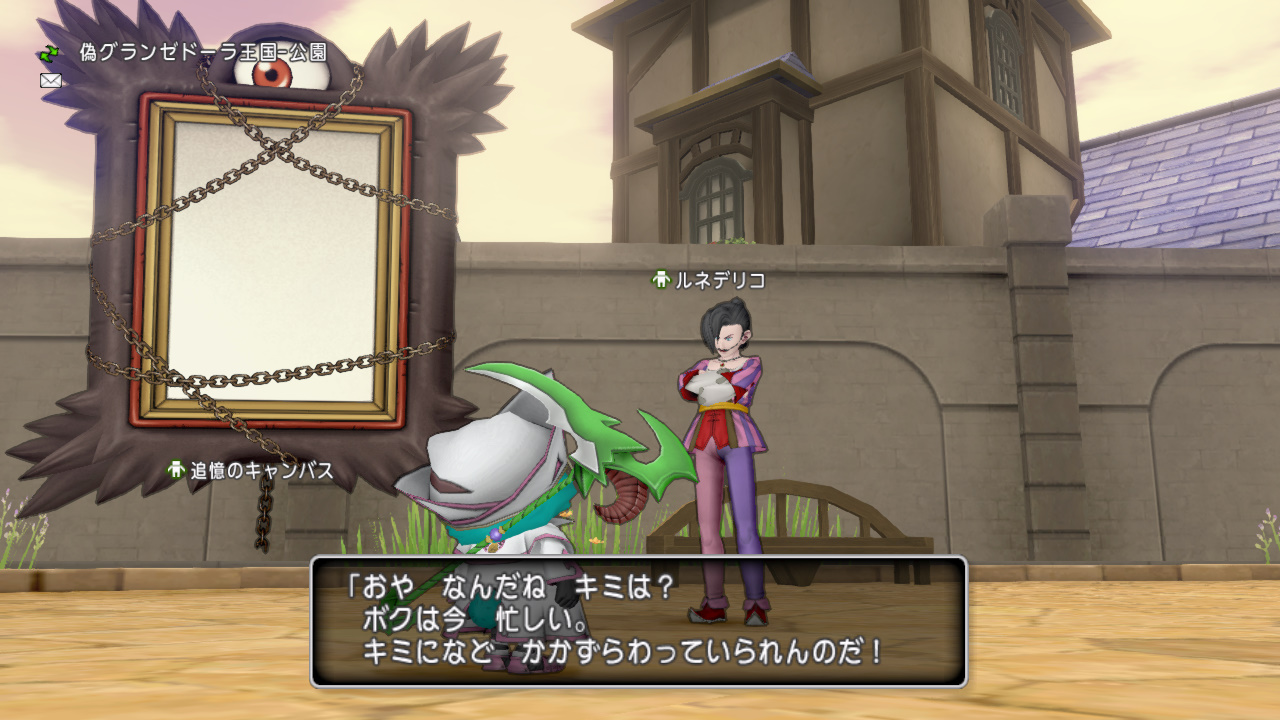This screenshot has height=720, width=1280.
Task: Open the mail envelope icon
Action: click(x=51, y=81)
